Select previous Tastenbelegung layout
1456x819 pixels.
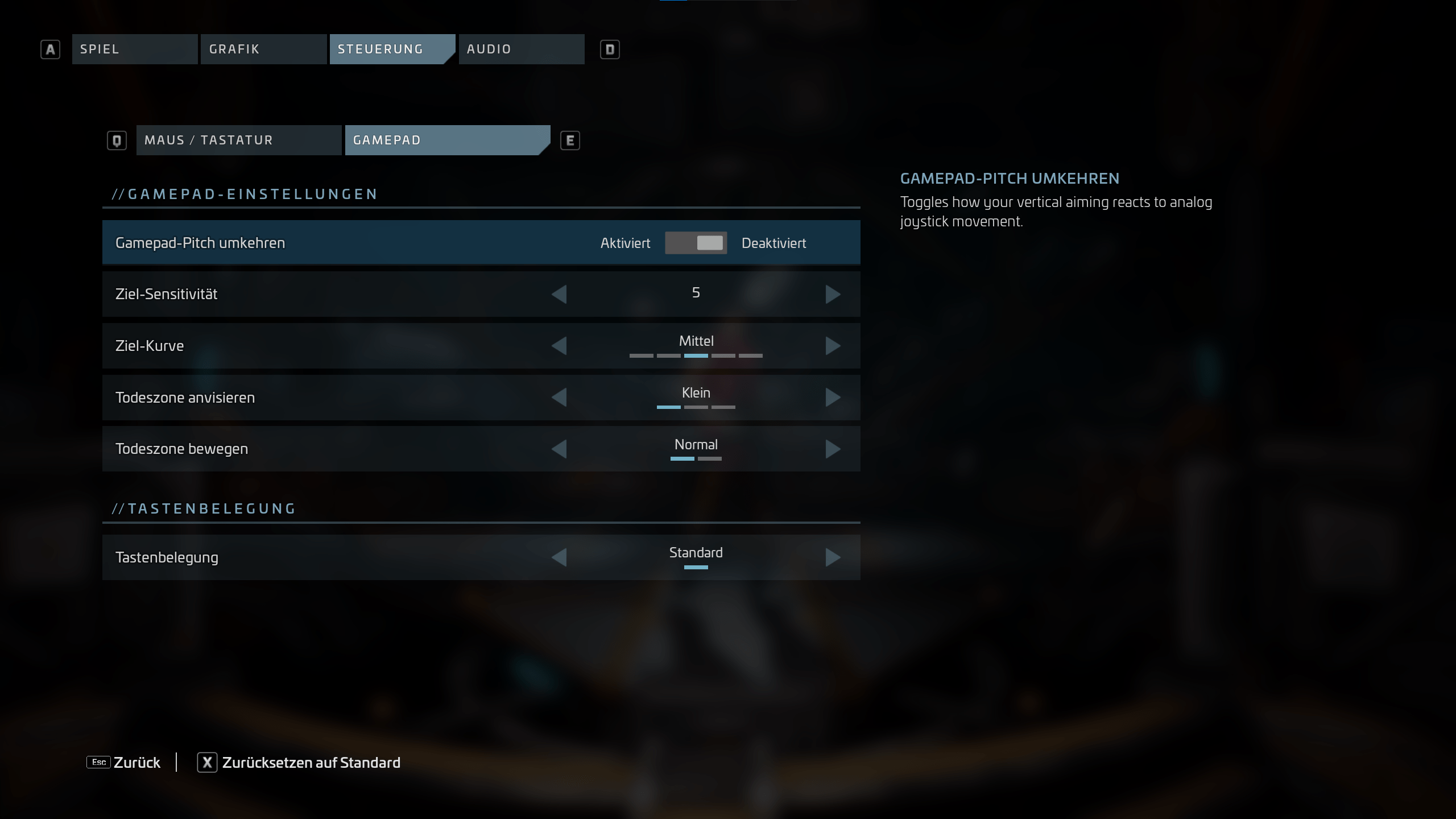pos(559,557)
